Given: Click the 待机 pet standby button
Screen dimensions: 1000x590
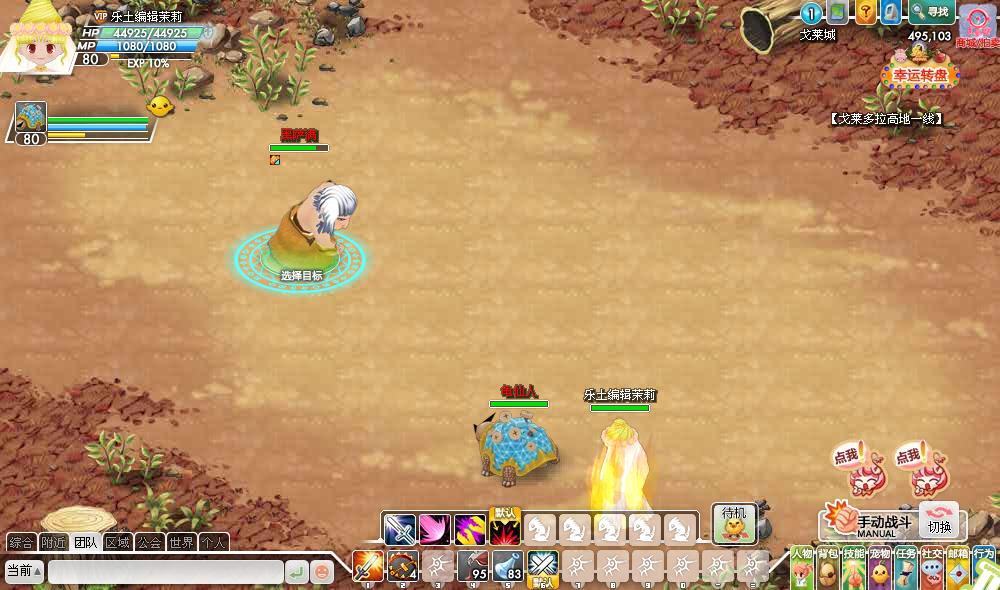Looking at the screenshot, I should 734,522.
